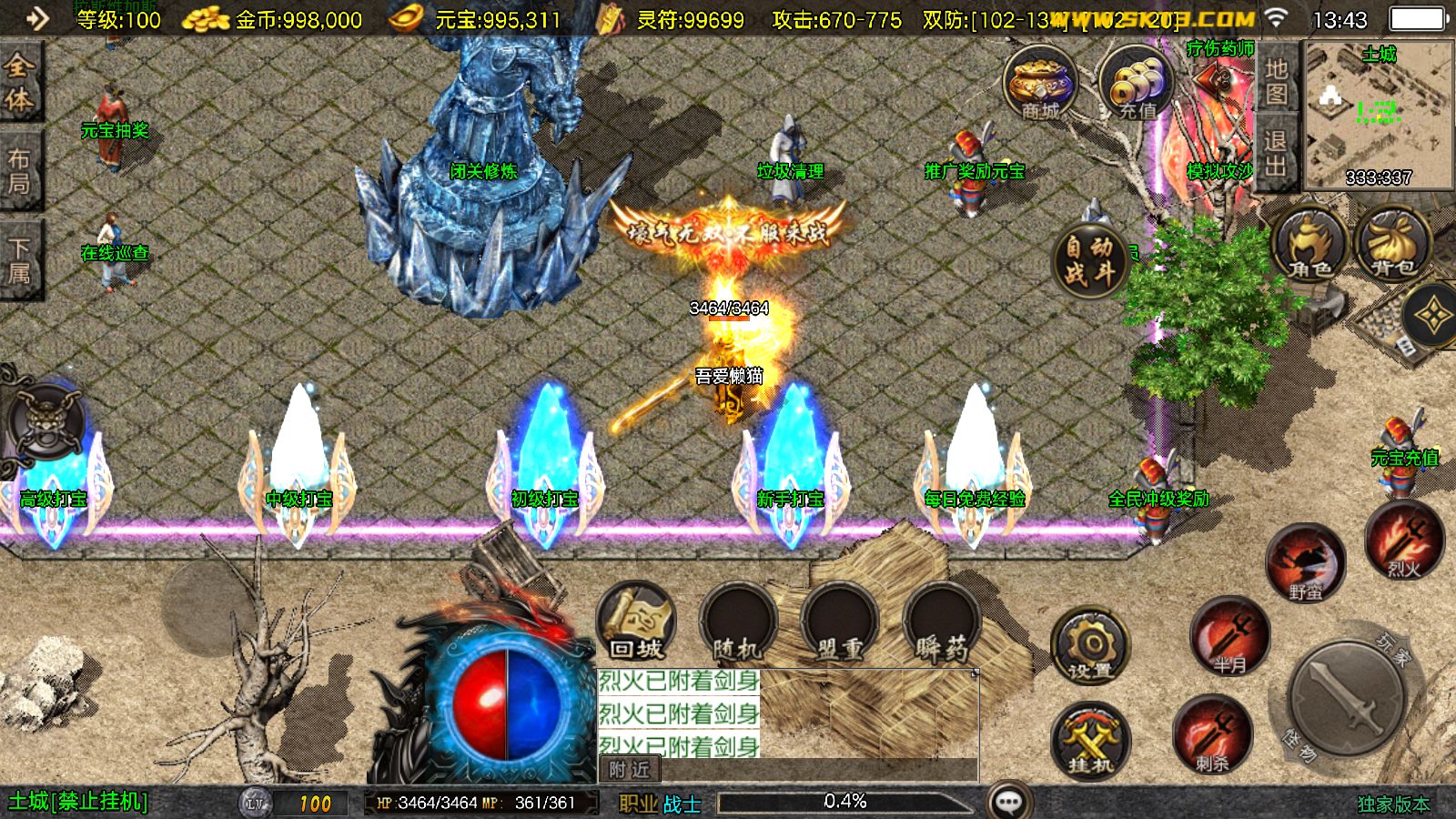
Task: Open the 角色 character sheet
Action: [x=1309, y=244]
